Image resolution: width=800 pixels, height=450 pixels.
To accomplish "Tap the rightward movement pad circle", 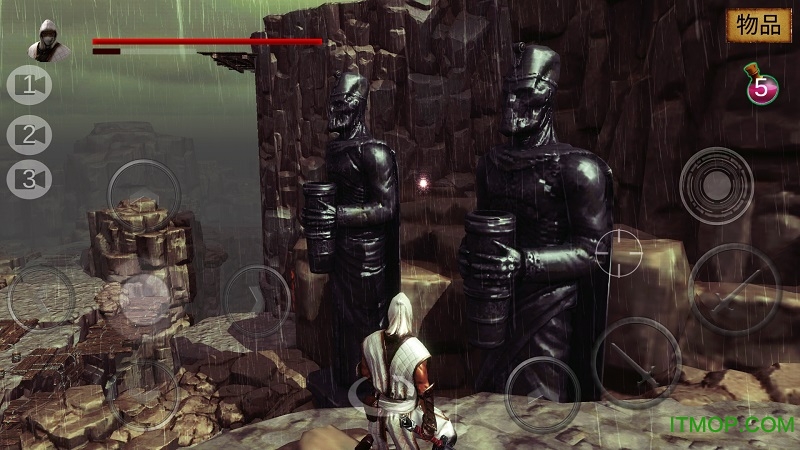I will click(x=256, y=296).
